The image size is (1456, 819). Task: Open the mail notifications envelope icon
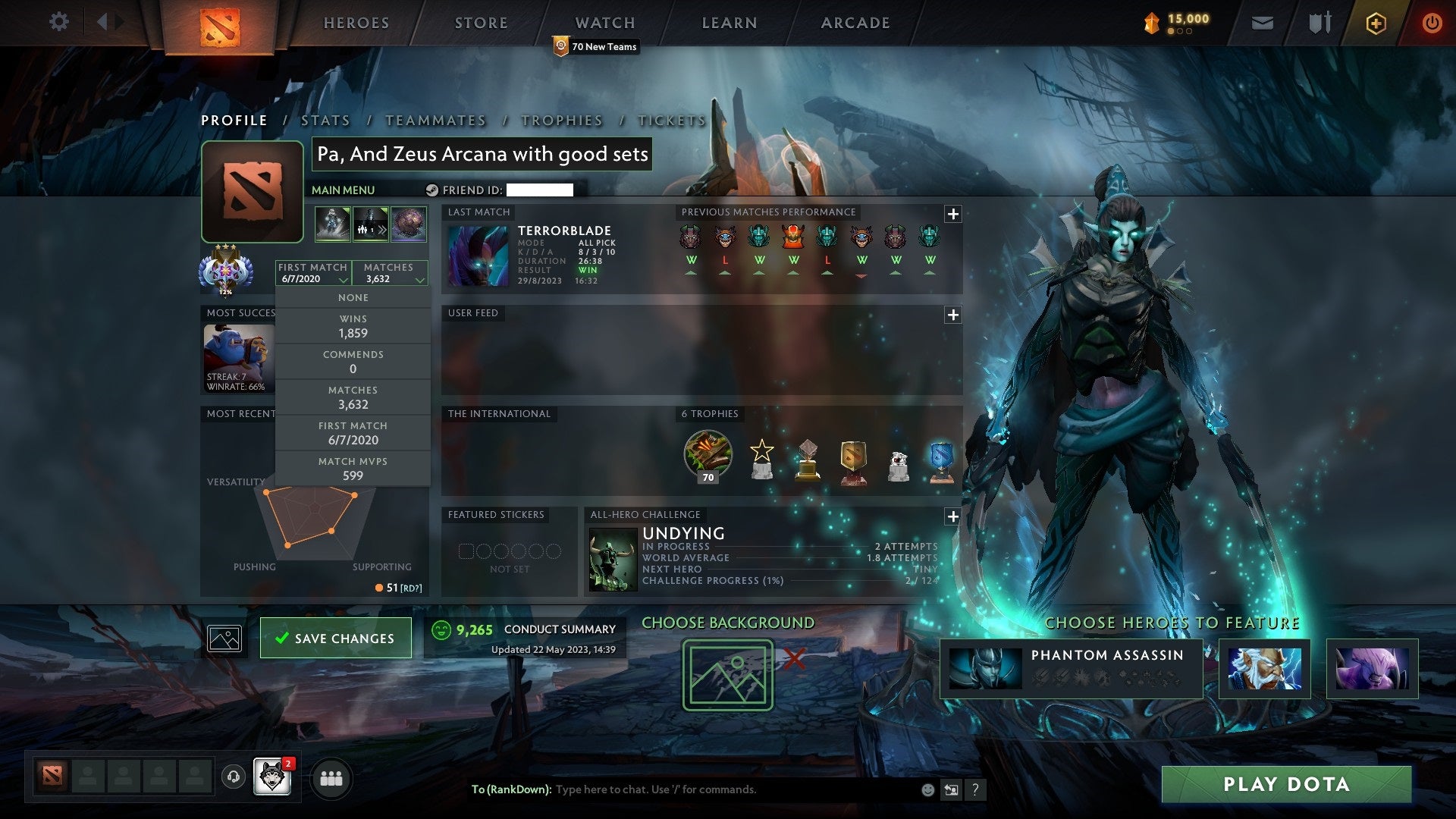point(1263,23)
